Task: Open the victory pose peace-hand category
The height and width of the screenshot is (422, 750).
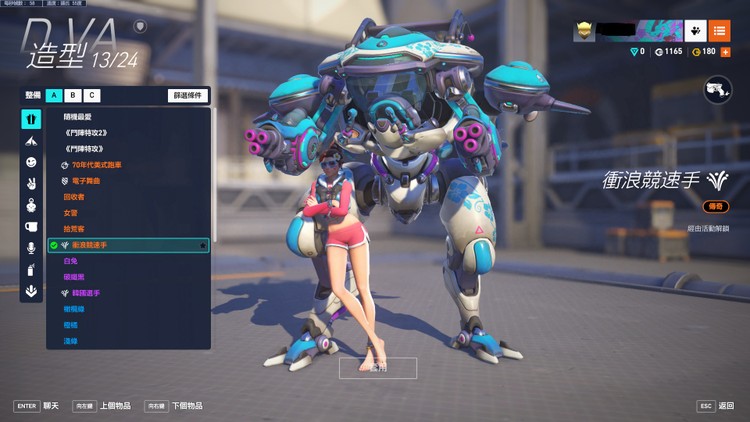Action: tap(31, 184)
